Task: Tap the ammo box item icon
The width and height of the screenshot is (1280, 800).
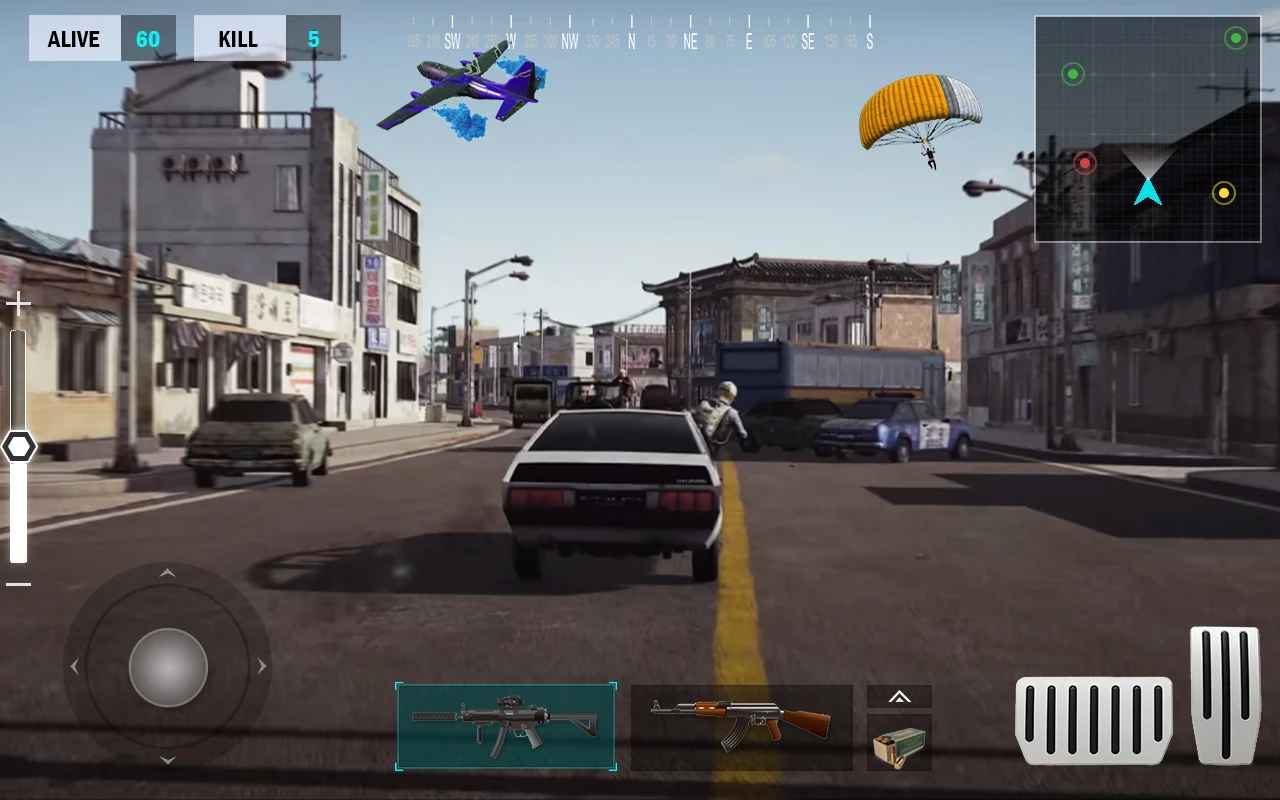Action: tap(897, 742)
